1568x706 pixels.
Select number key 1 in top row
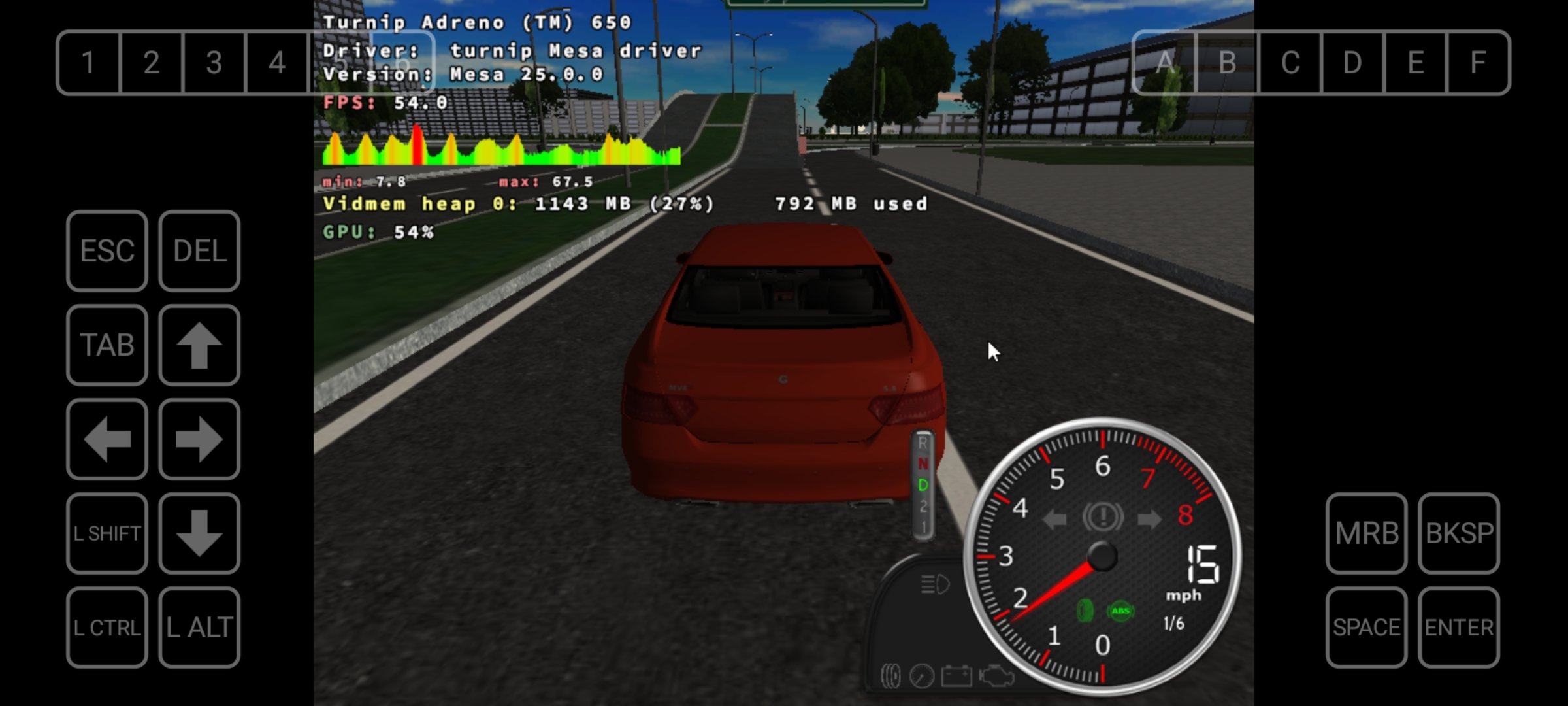tap(89, 63)
